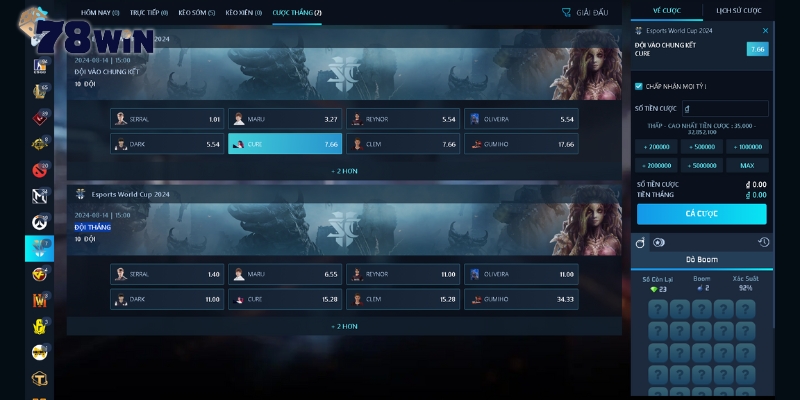Click the Số Tiền Cược amount field

point(725,108)
